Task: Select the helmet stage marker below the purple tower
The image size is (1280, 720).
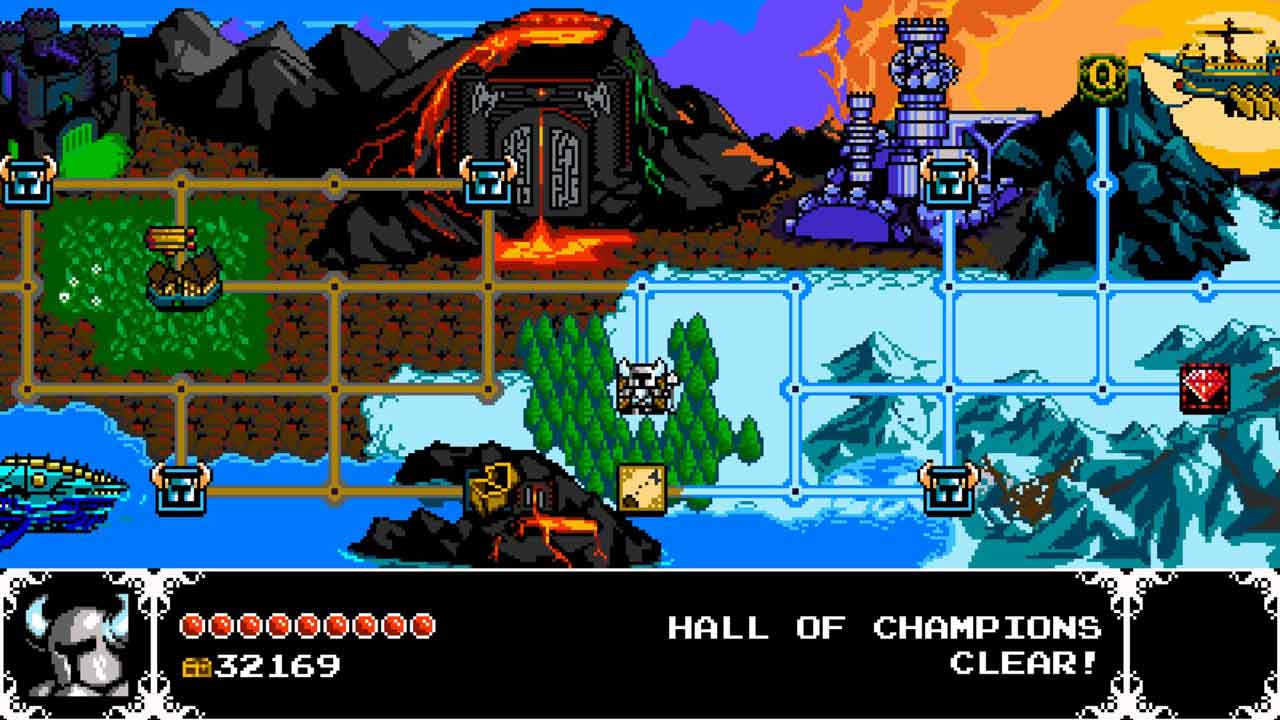Action: (947, 182)
